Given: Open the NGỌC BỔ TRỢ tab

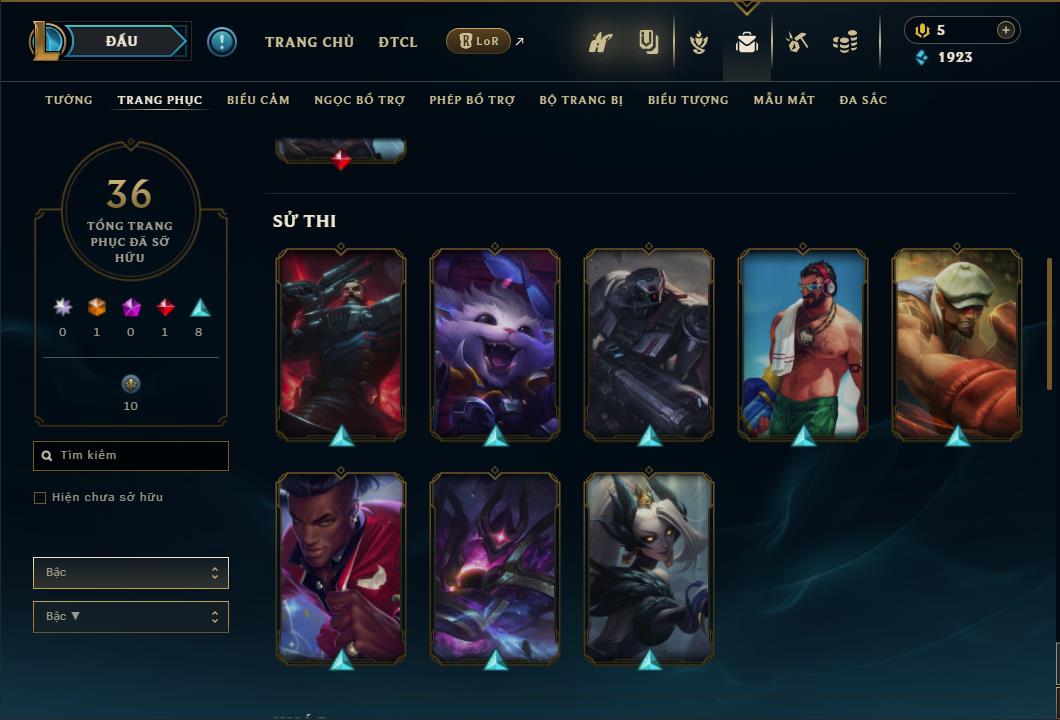Looking at the screenshot, I should coord(359,100).
